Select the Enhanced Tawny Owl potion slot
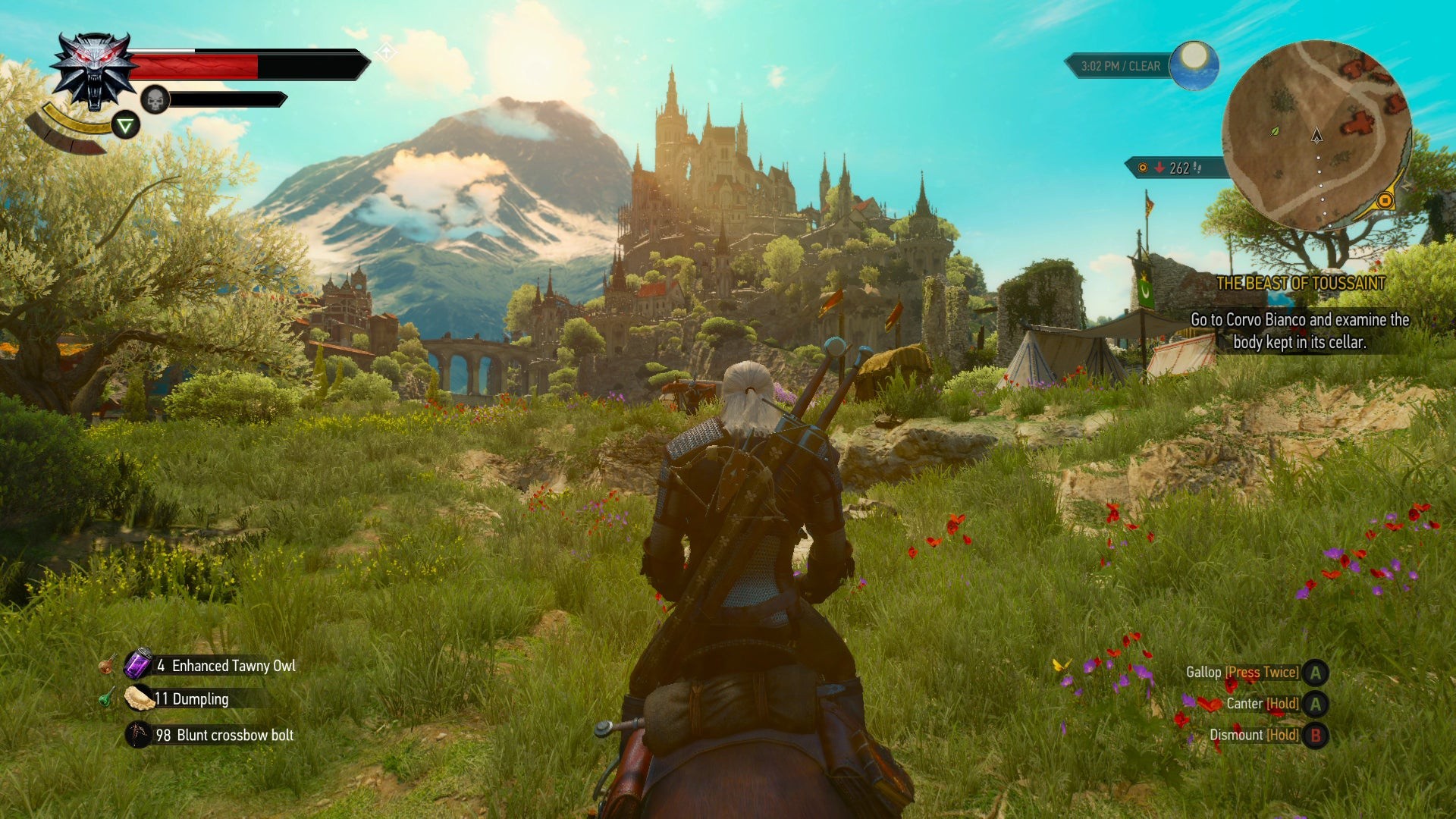 139,665
